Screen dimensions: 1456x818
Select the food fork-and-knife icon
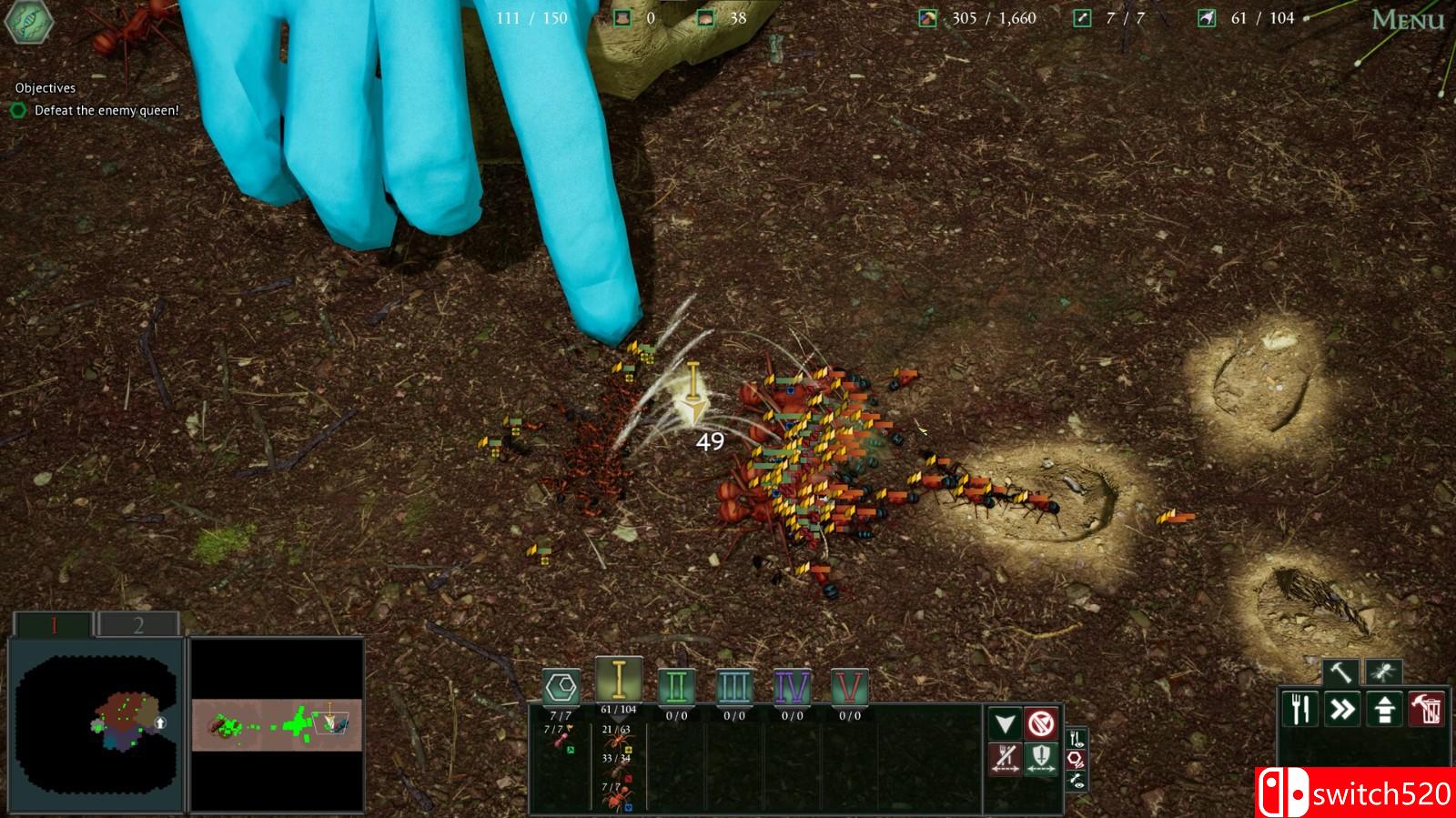[x=1300, y=707]
